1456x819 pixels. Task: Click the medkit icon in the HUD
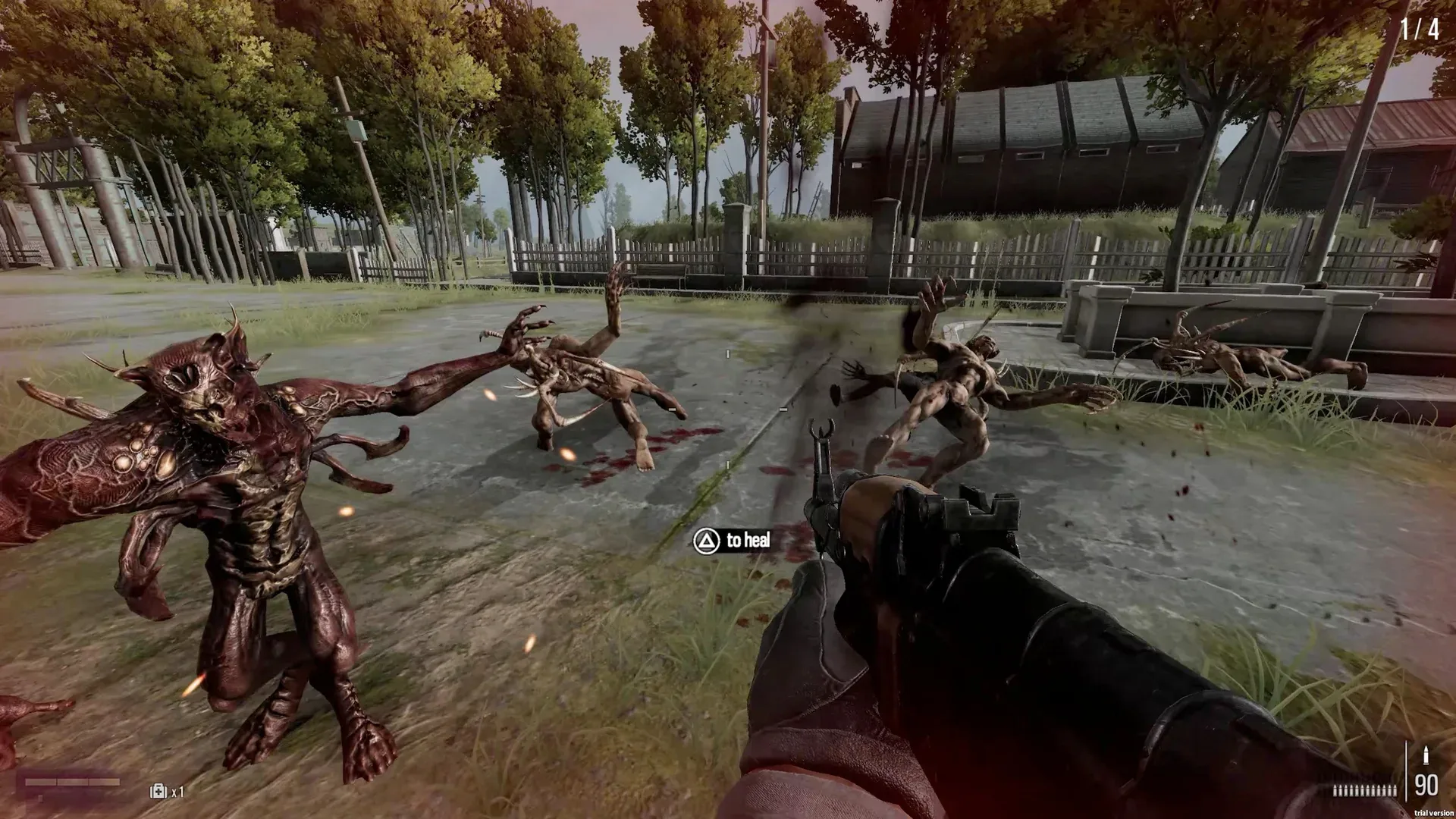158,792
